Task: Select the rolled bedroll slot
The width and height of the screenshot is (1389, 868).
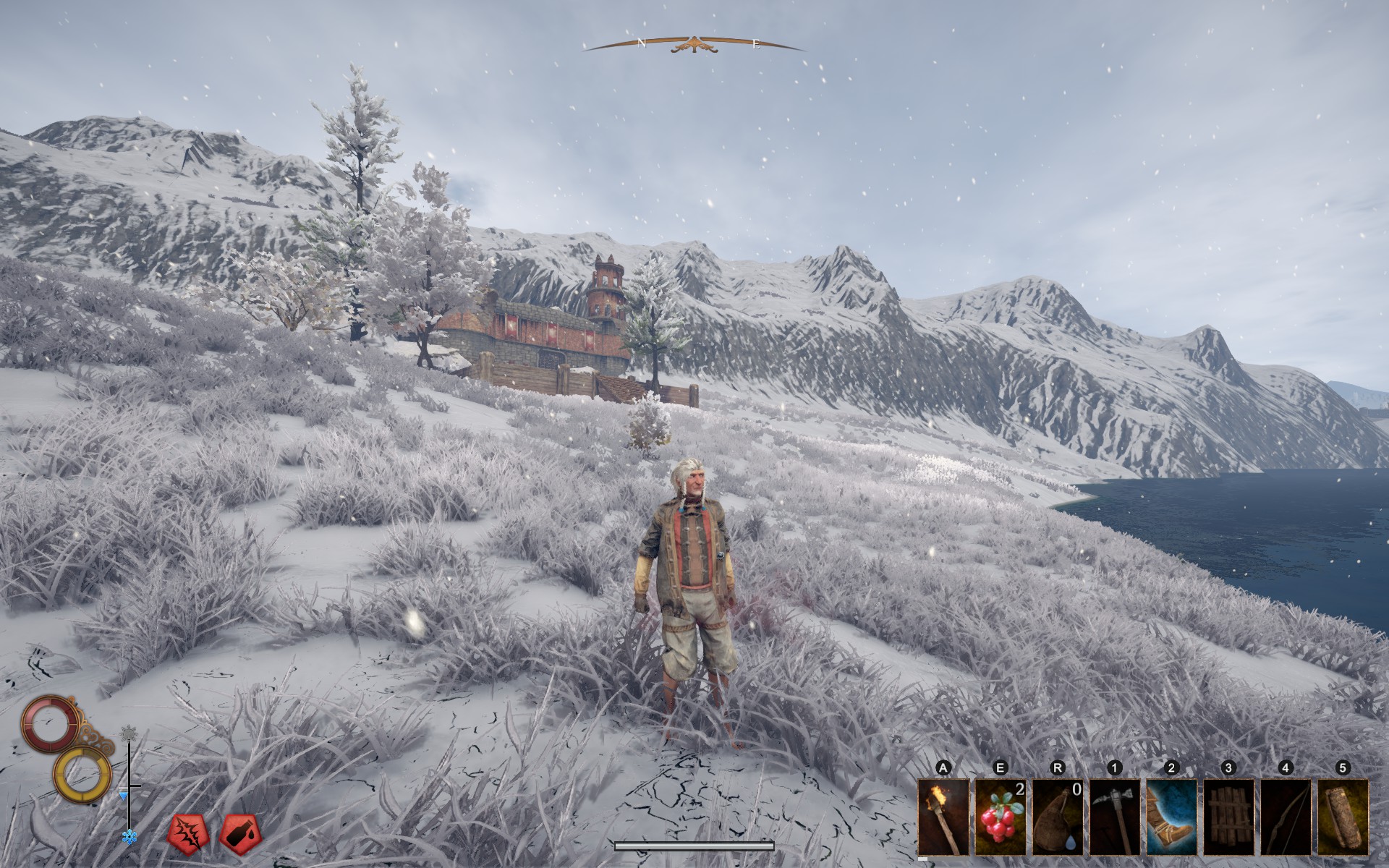Action: (x=1343, y=817)
